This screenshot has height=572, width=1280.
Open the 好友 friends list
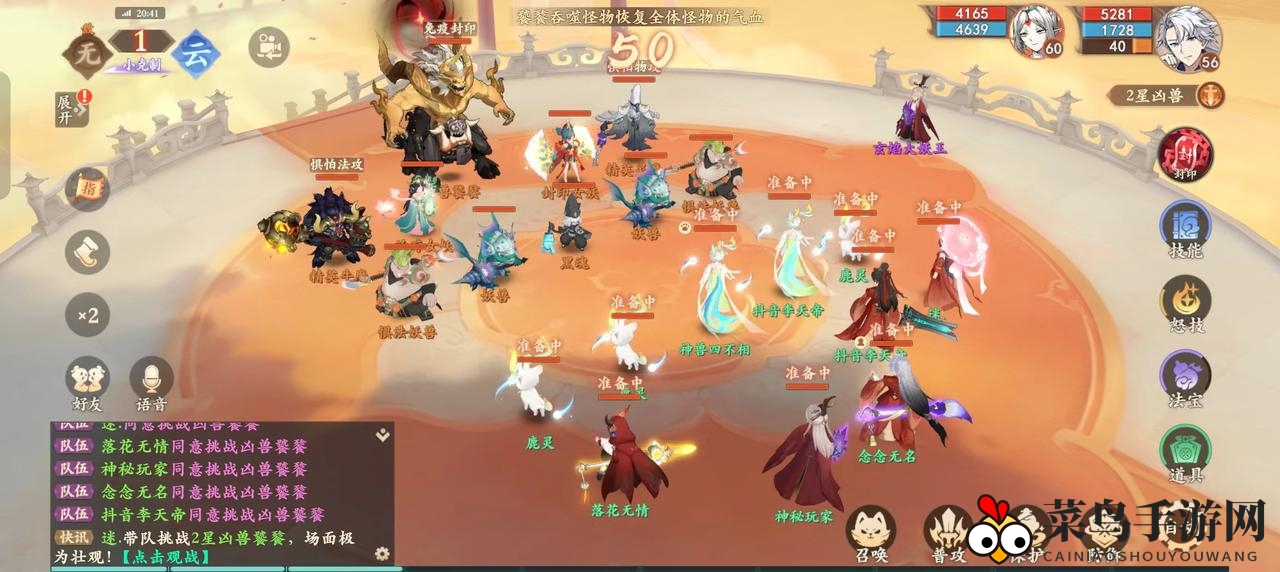87,383
